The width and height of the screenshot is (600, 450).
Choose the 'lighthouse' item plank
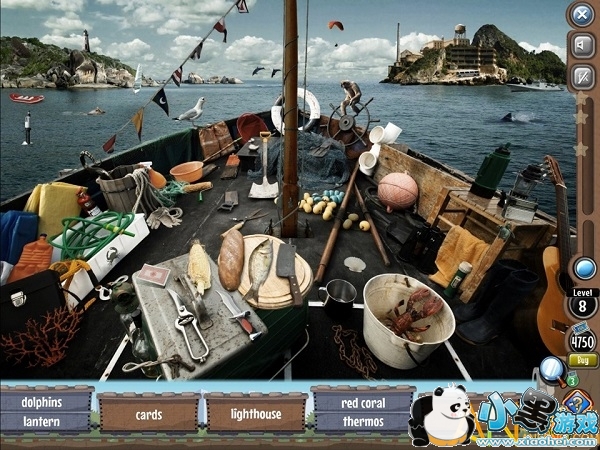pos(255,413)
